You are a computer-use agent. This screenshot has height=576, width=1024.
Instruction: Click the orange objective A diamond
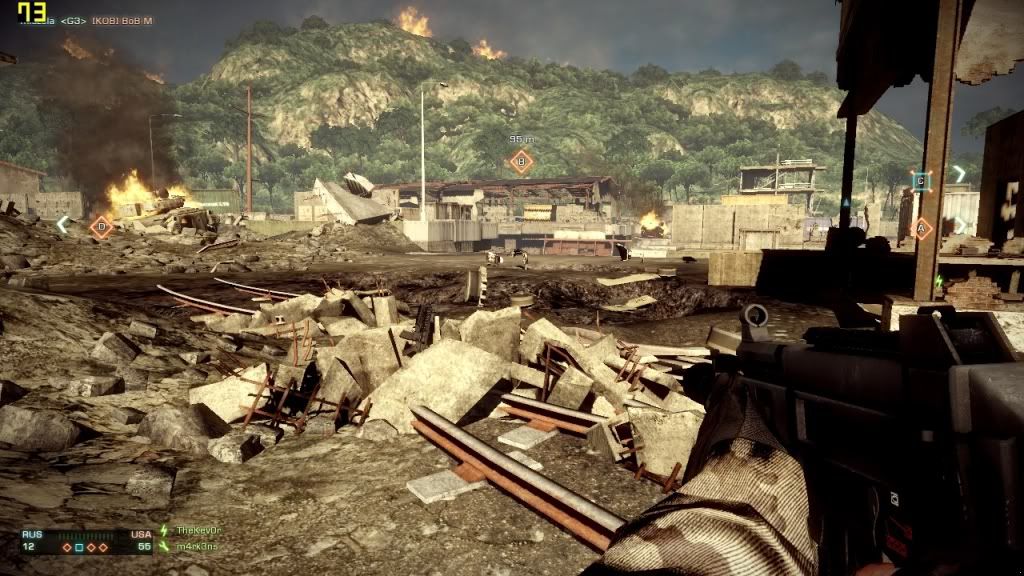(x=922, y=228)
